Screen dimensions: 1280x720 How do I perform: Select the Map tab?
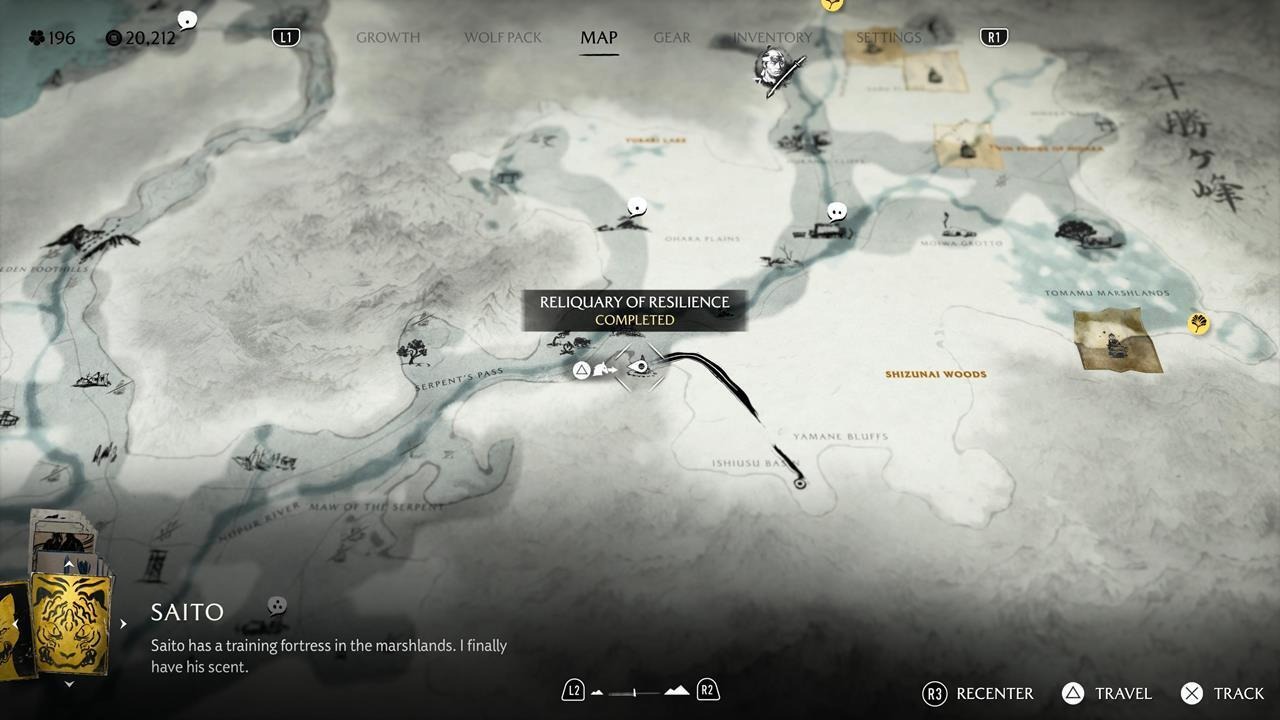(x=599, y=38)
